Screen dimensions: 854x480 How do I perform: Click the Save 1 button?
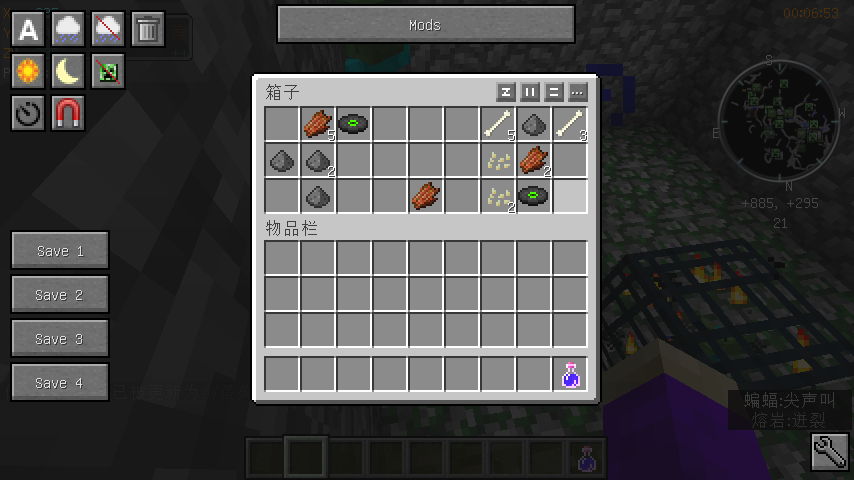60,250
